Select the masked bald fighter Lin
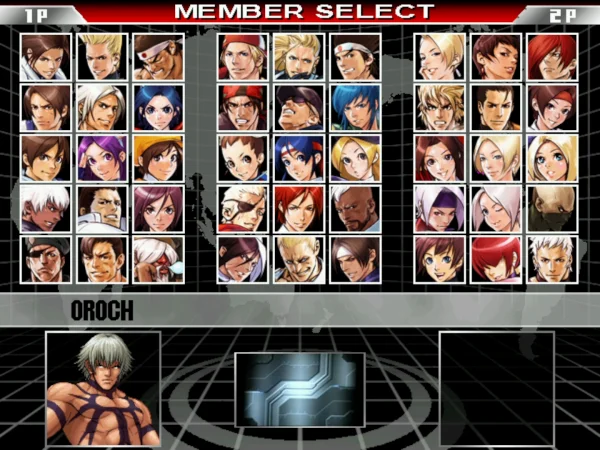 tap(551, 208)
